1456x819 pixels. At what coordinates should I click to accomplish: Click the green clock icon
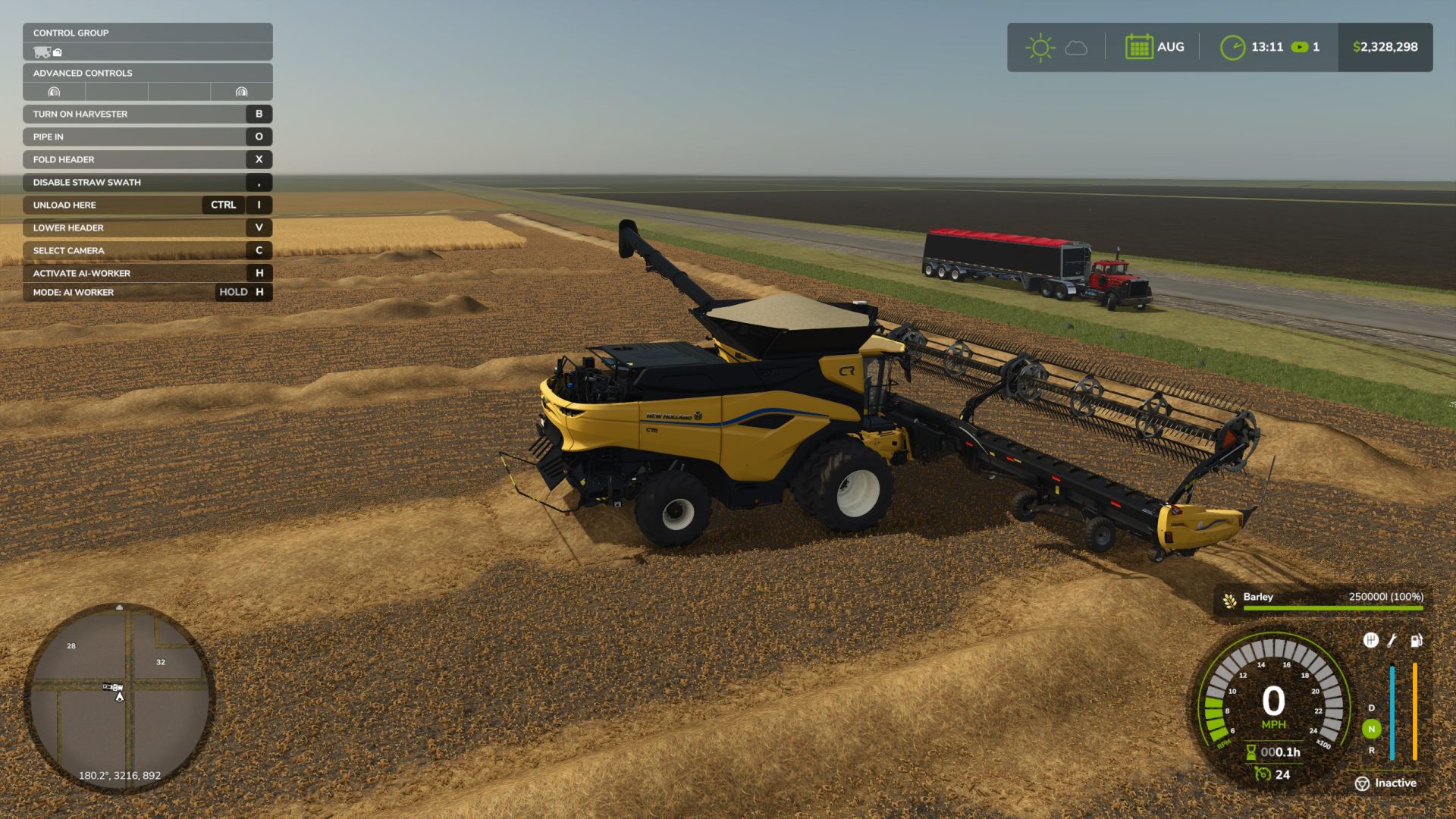1232,47
